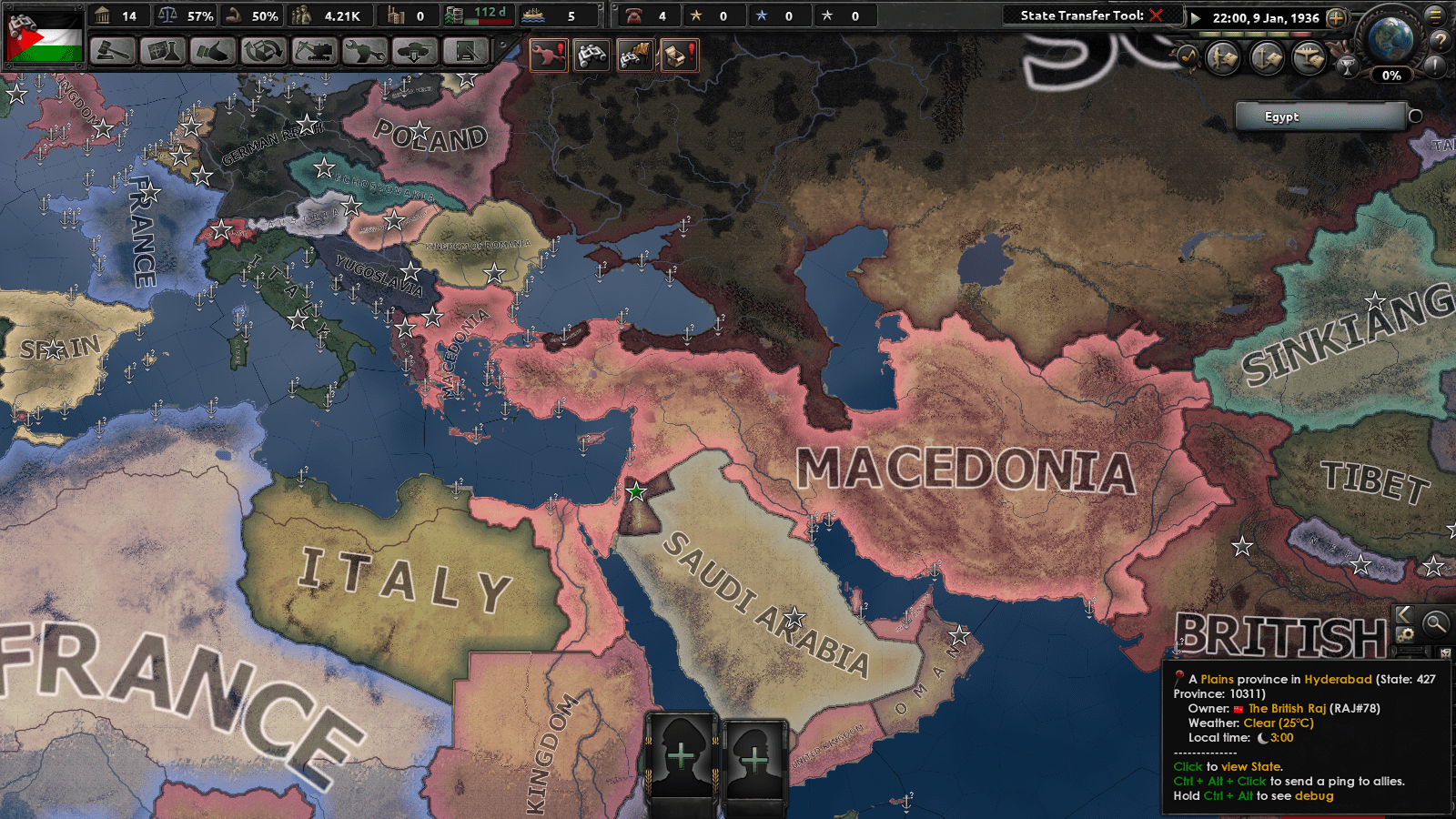The width and height of the screenshot is (1456, 819).
Task: Assign a commander via the plus portrait
Action: [x=682, y=753]
